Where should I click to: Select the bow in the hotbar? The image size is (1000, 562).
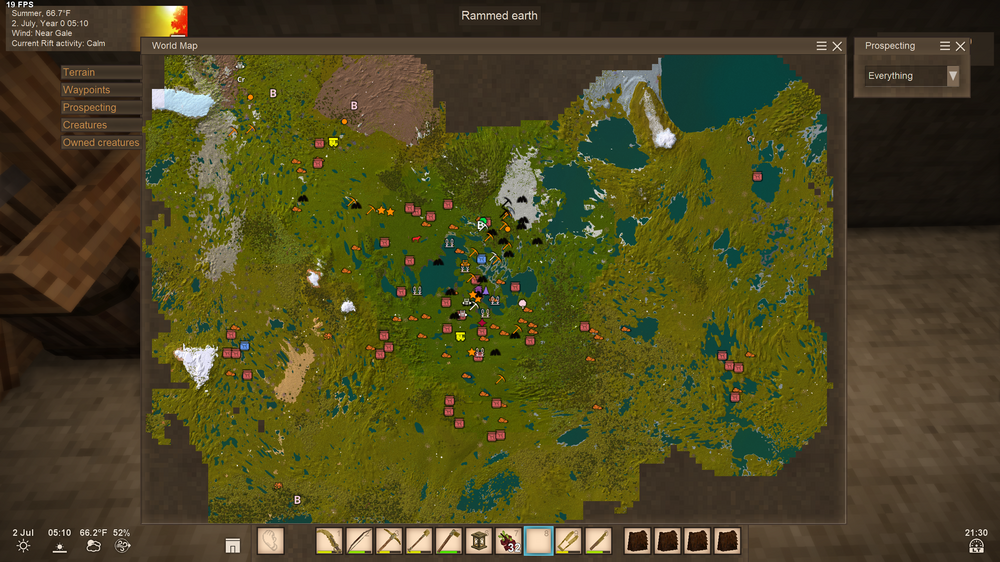point(359,541)
